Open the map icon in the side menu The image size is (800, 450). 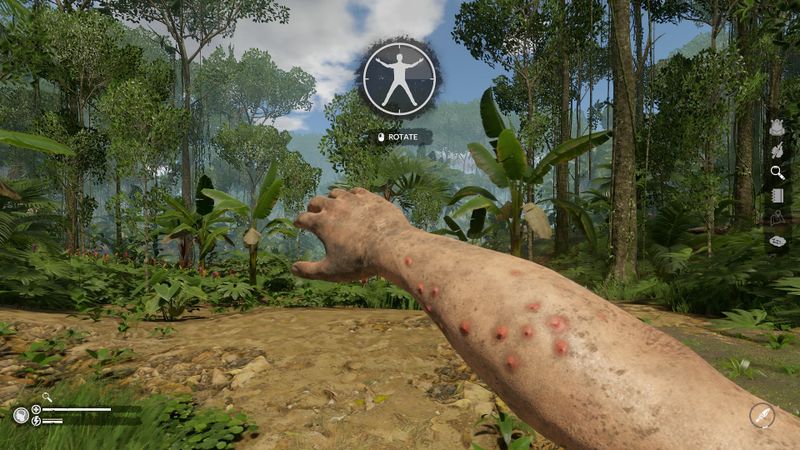(x=777, y=217)
